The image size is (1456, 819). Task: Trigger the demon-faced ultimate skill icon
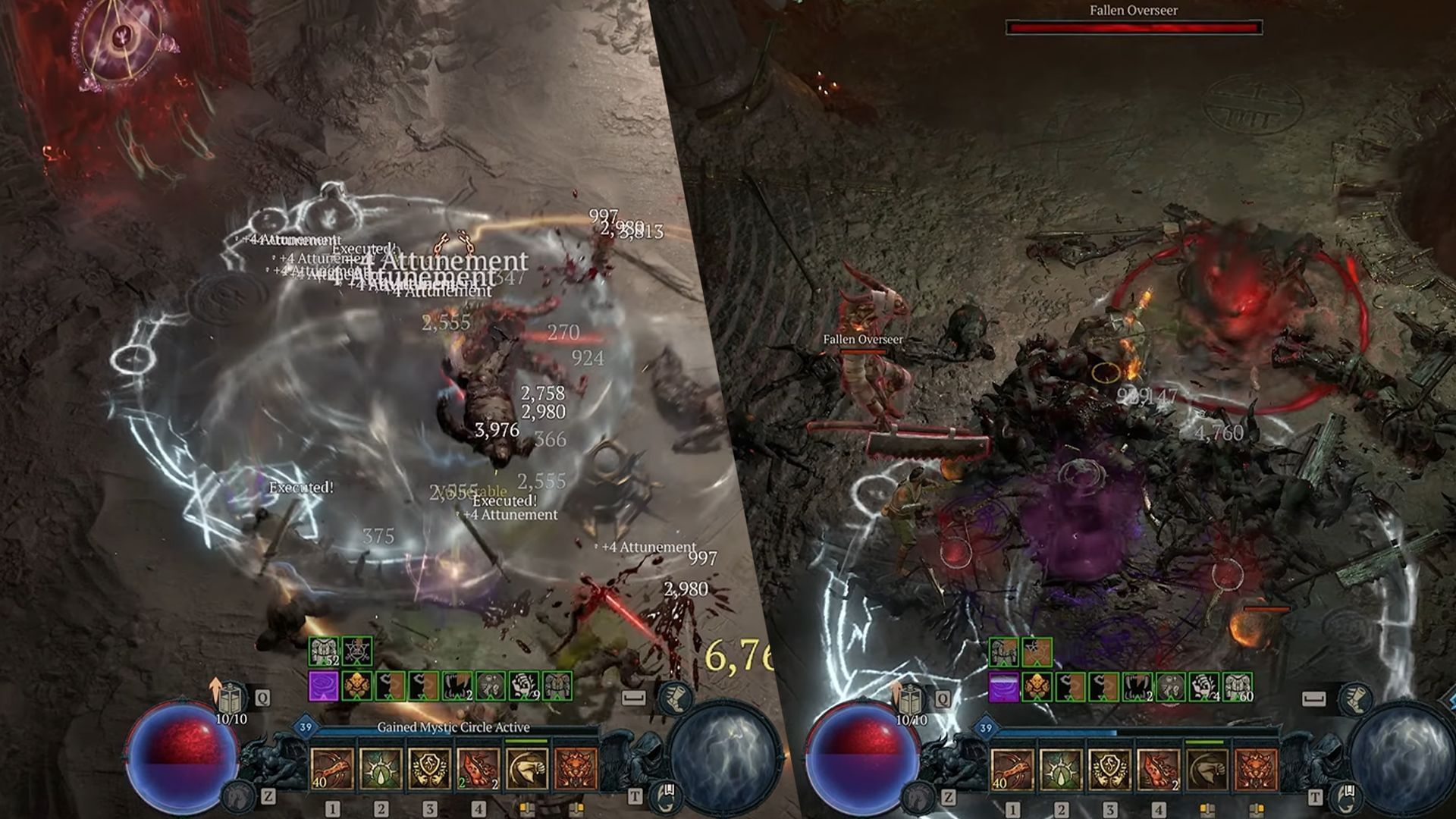coord(575,767)
